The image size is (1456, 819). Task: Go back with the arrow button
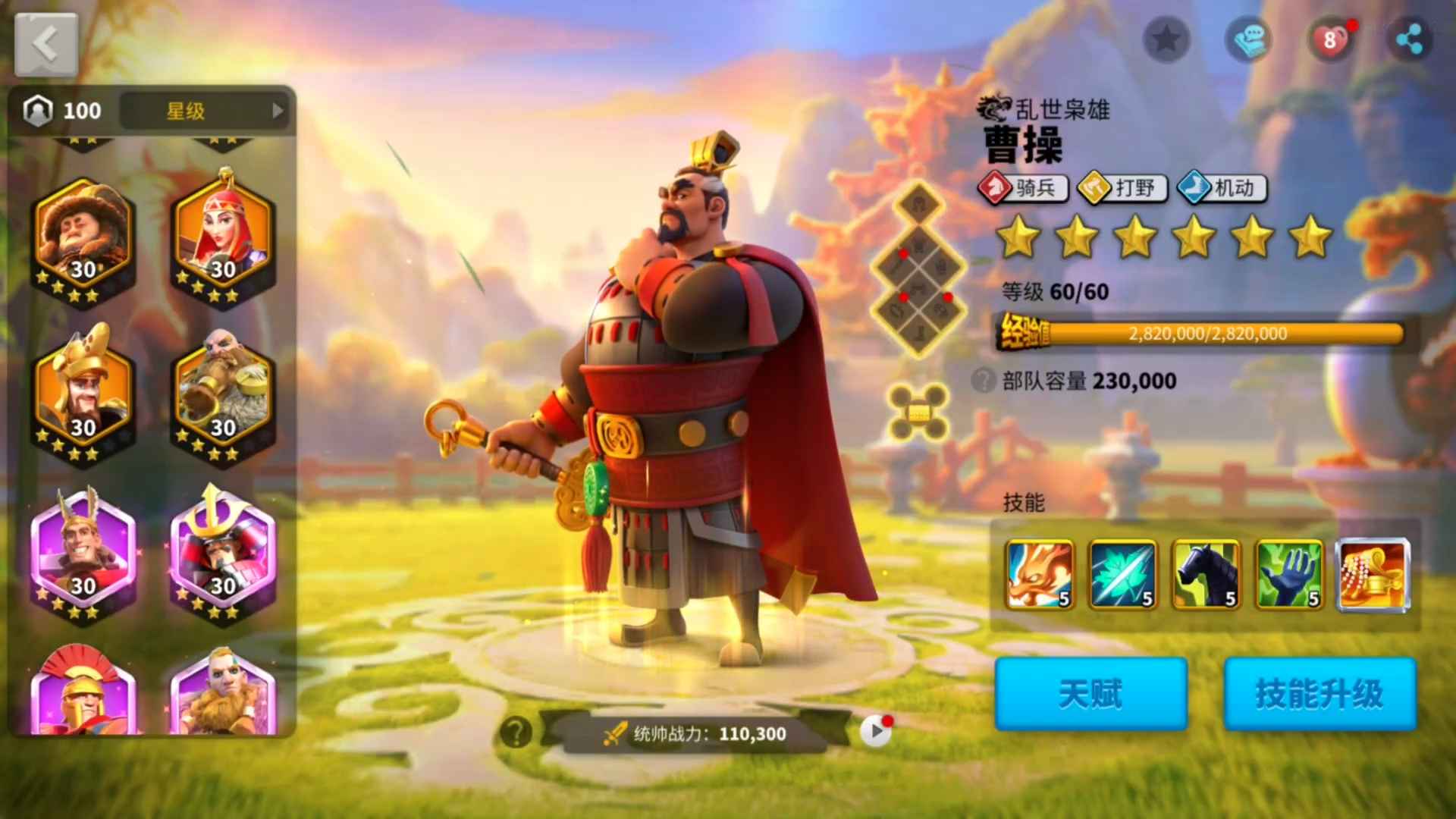pos(45,45)
